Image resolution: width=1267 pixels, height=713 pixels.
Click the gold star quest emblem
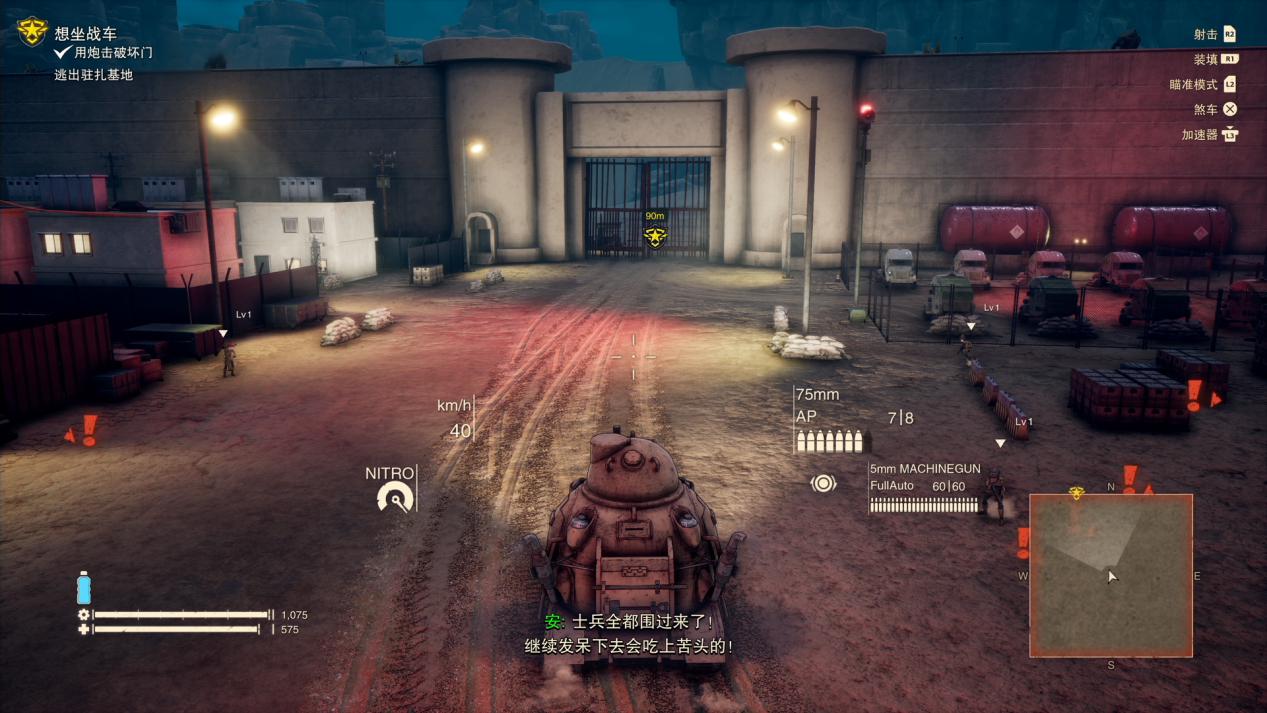(x=32, y=32)
